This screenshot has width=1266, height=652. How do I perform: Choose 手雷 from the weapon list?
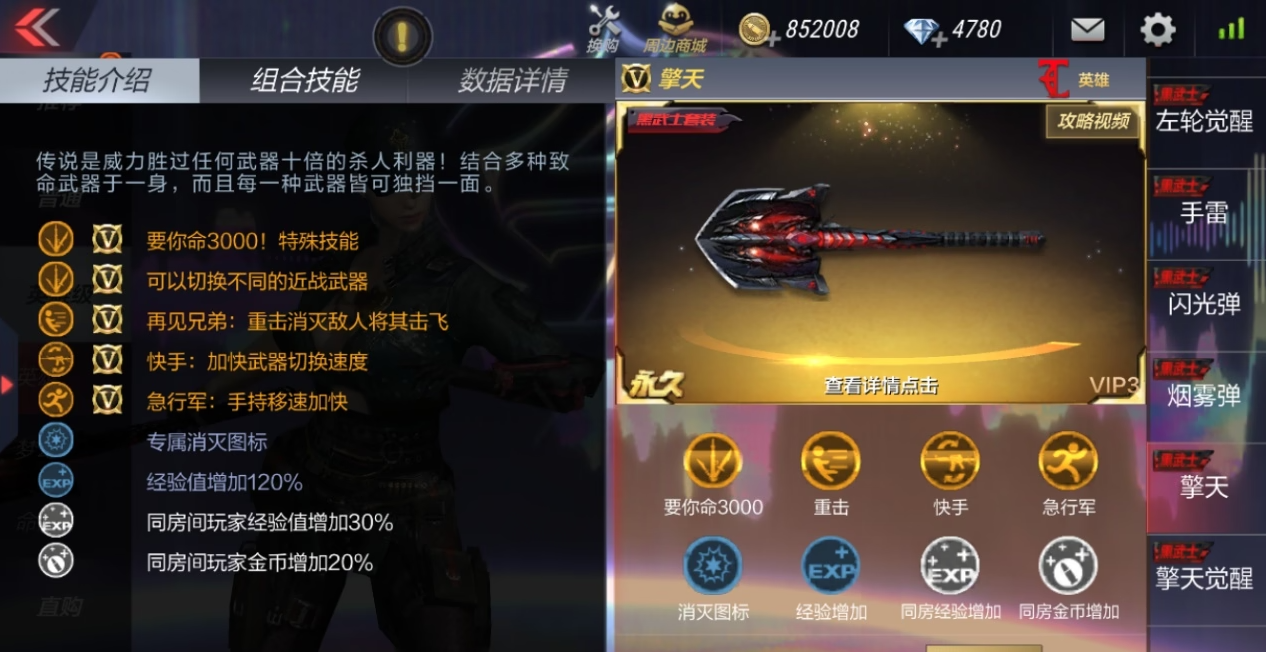click(x=1204, y=204)
